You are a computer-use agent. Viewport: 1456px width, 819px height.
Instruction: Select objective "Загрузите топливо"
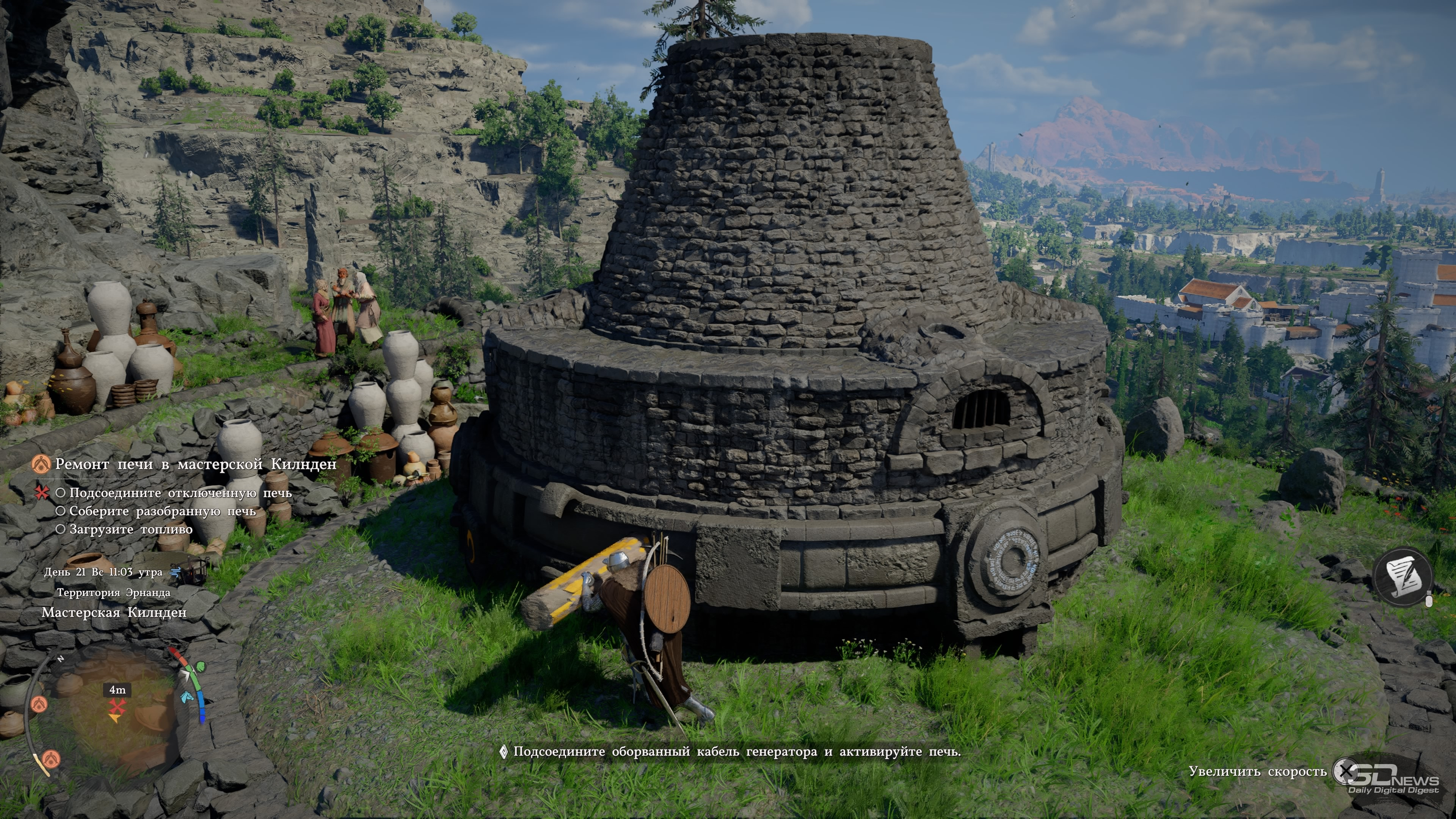pyautogui.click(x=130, y=529)
